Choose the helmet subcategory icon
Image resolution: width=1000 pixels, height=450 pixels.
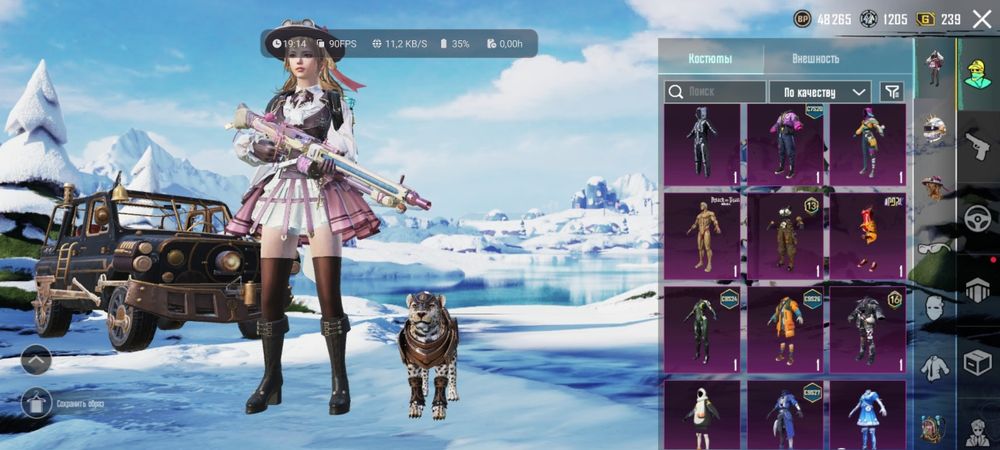[x=934, y=128]
